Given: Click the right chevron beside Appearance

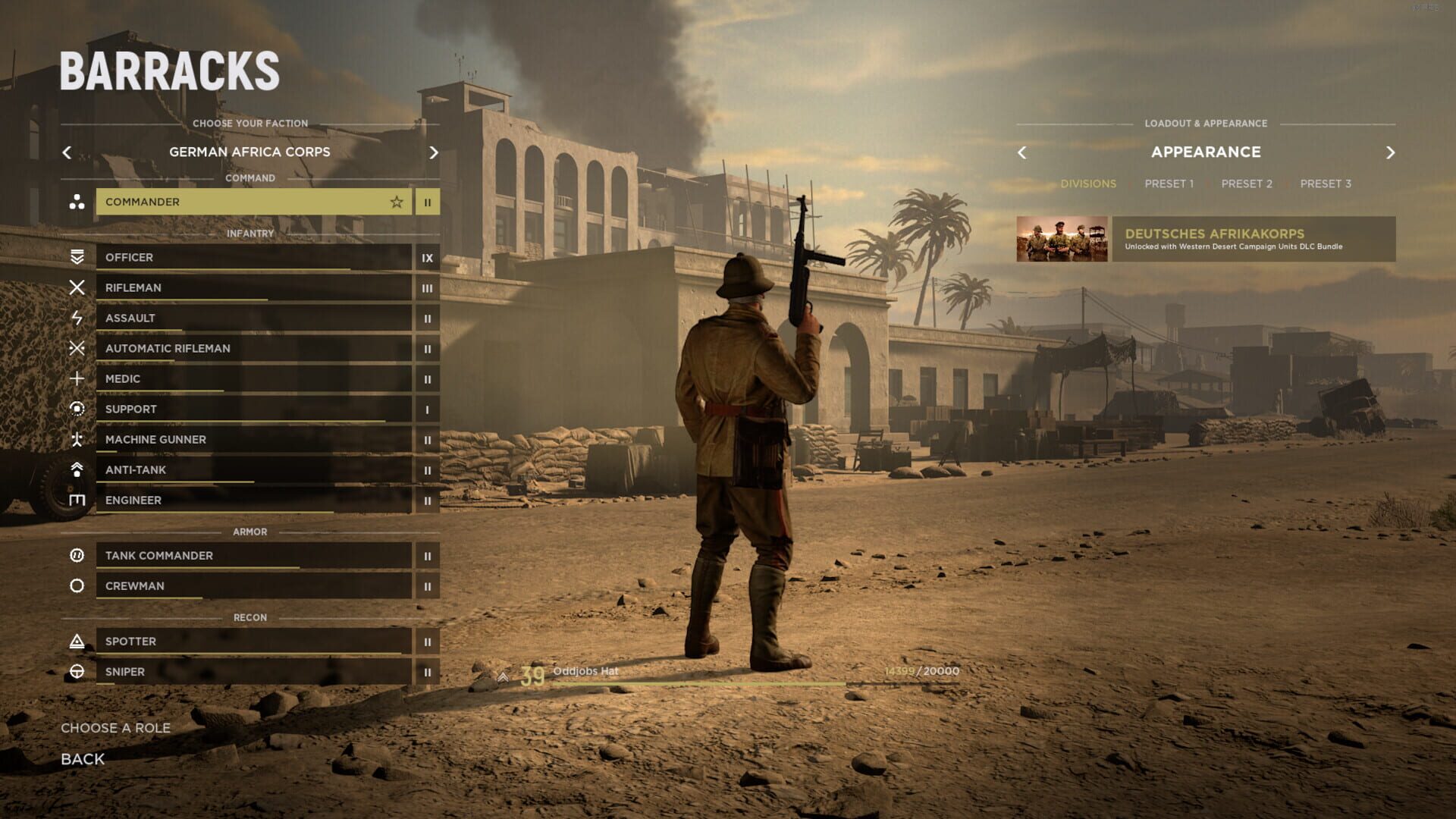Looking at the screenshot, I should coord(1392,152).
